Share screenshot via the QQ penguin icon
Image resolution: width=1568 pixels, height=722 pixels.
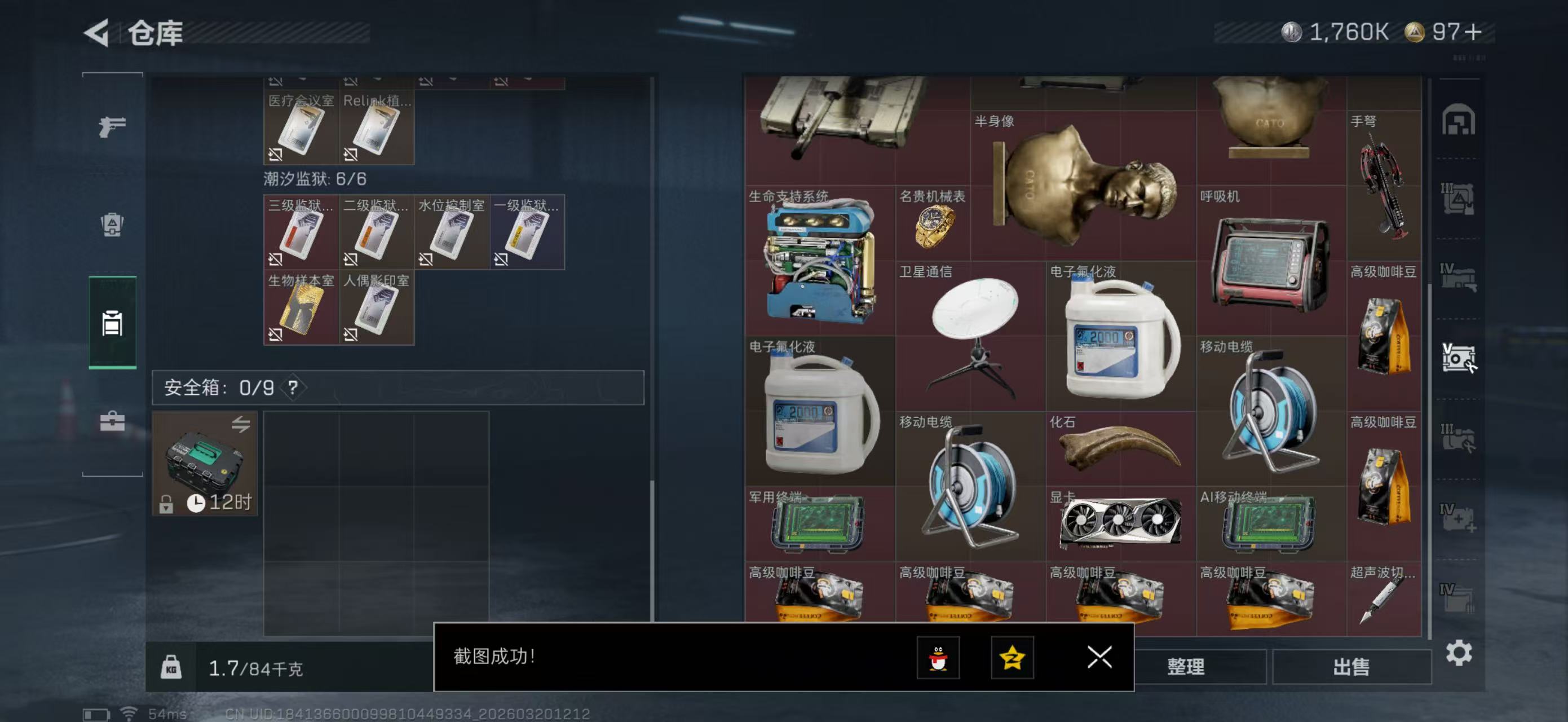(x=938, y=659)
